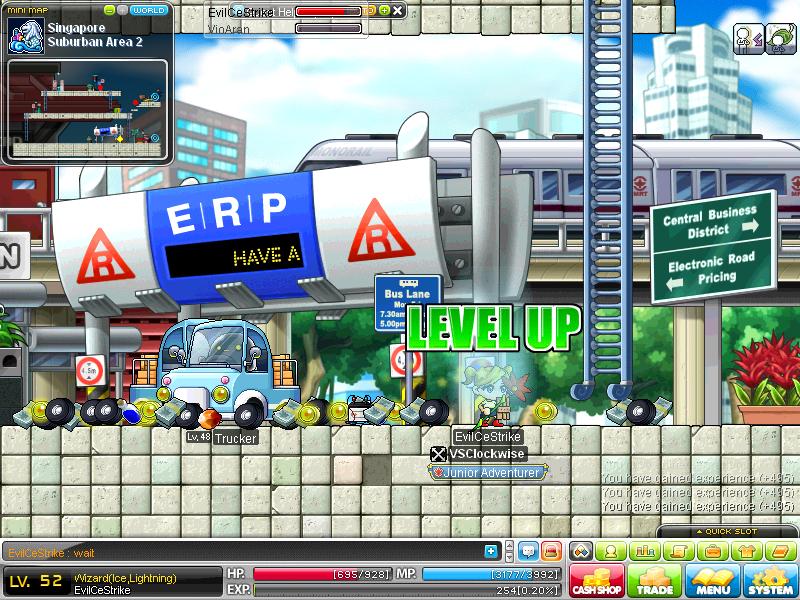Open the stats bar-chart shortcut
Viewport: 800px width, 600px height.
point(644,551)
